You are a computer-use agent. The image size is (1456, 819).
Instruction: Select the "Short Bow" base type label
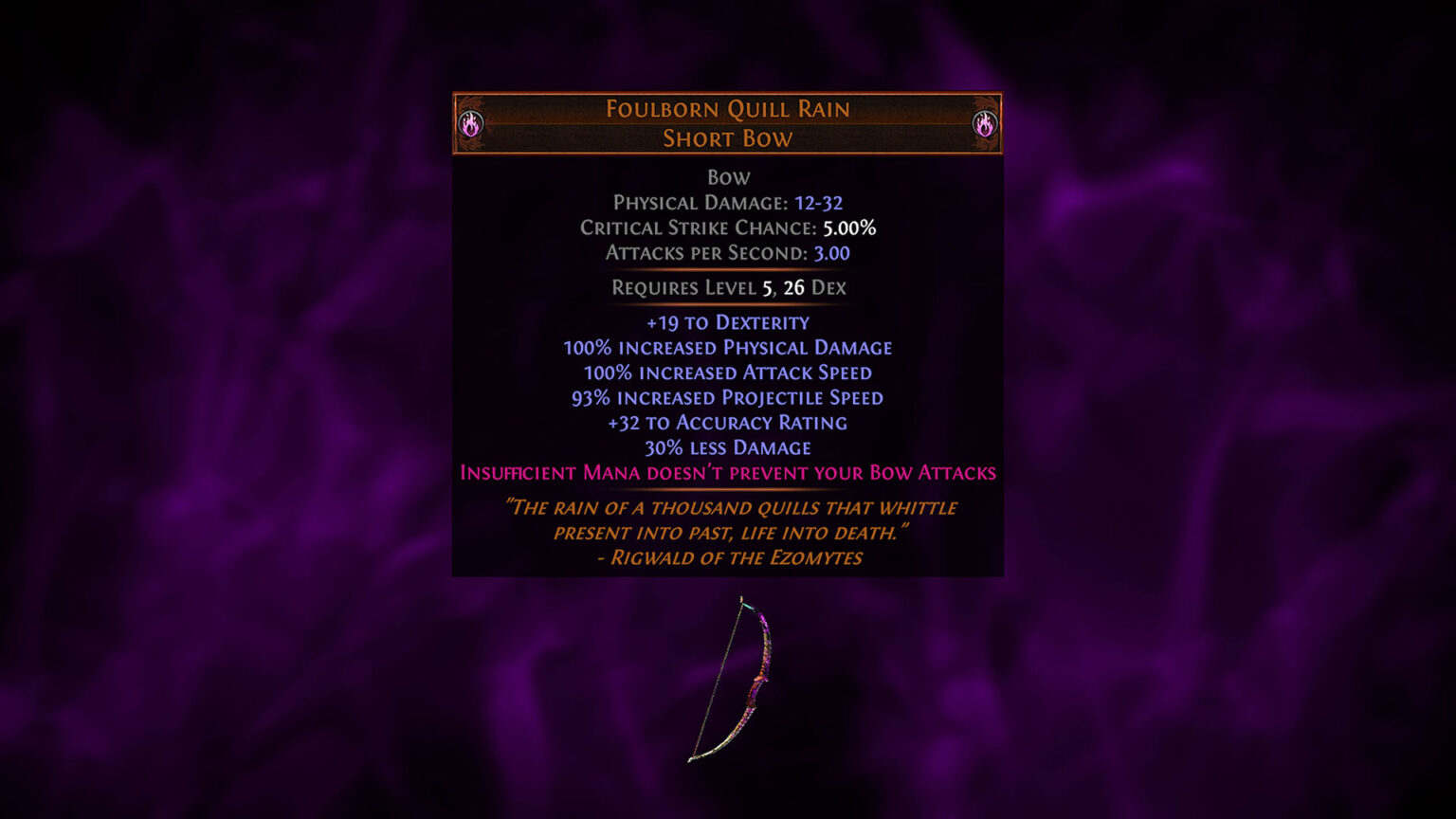coord(728,138)
